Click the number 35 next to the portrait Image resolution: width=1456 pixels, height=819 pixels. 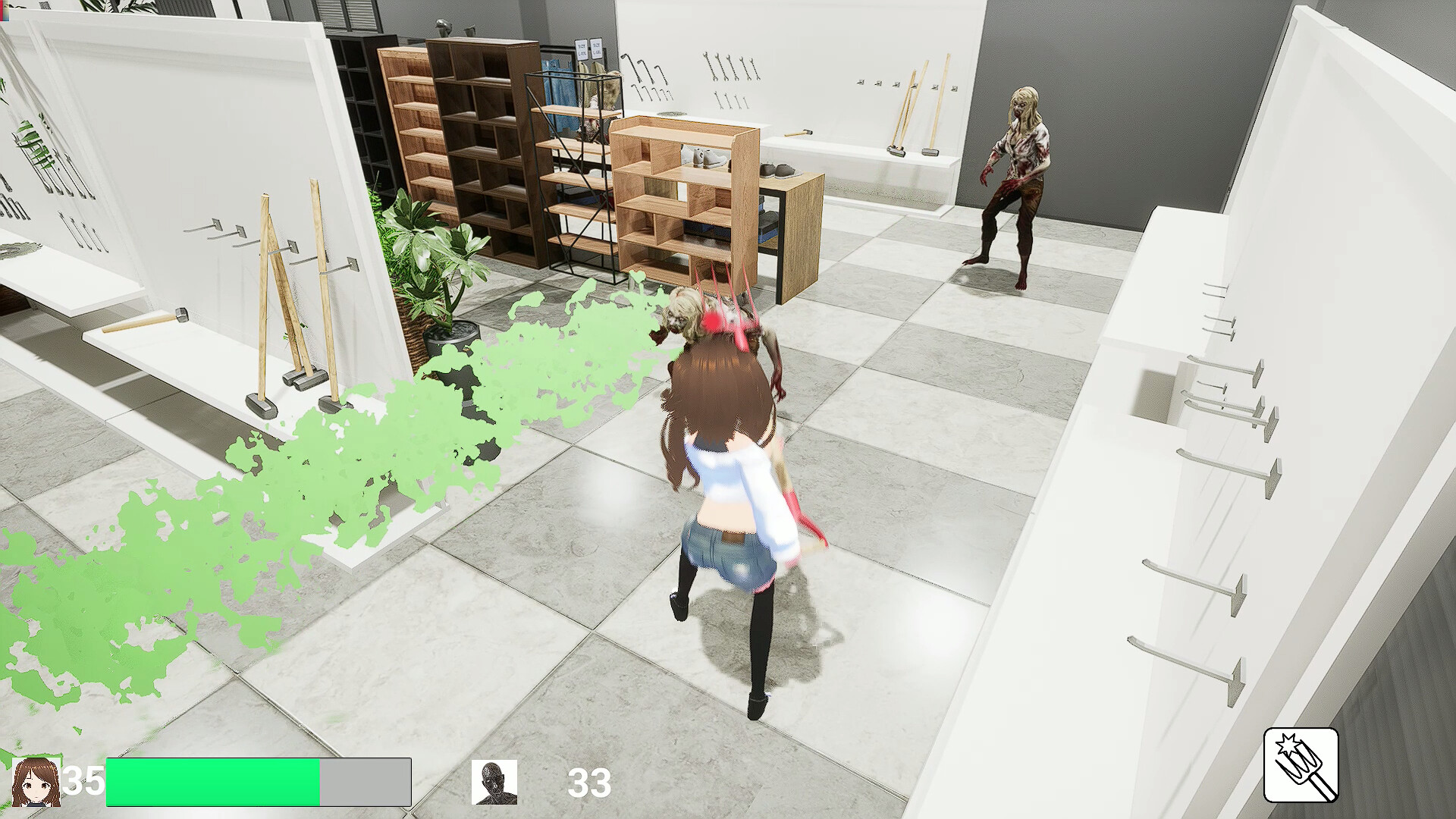[83, 780]
